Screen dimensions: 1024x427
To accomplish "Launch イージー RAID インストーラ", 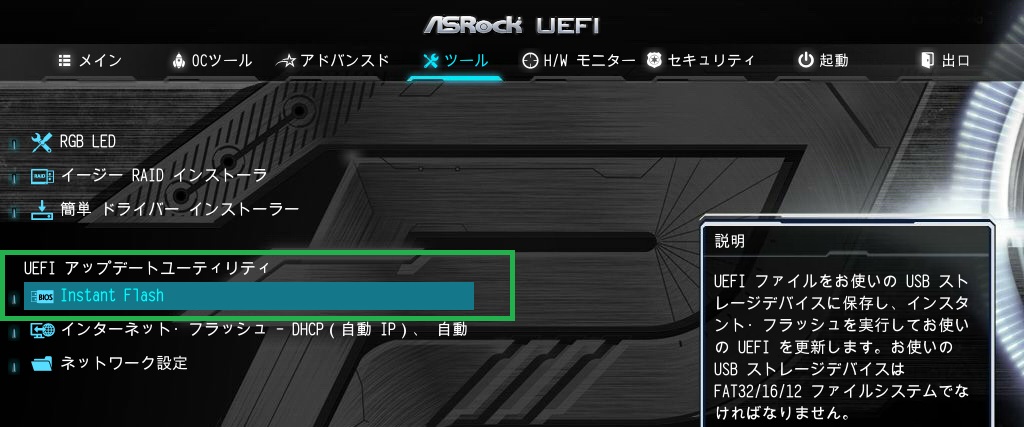I will pos(163,176).
